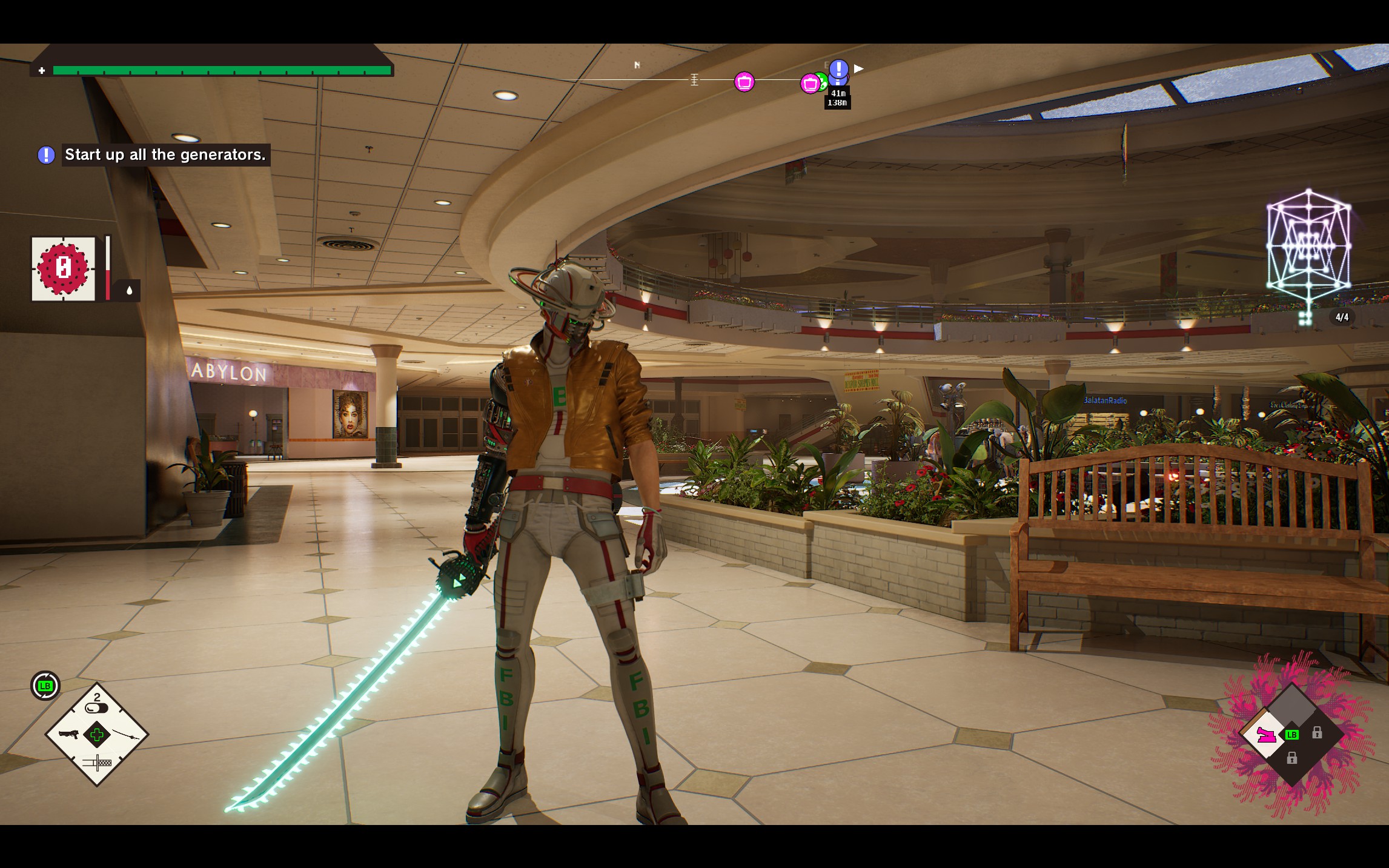The height and width of the screenshot is (868, 1389).
Task: Choose the pistol in the weapon wheel
Action: (68, 735)
